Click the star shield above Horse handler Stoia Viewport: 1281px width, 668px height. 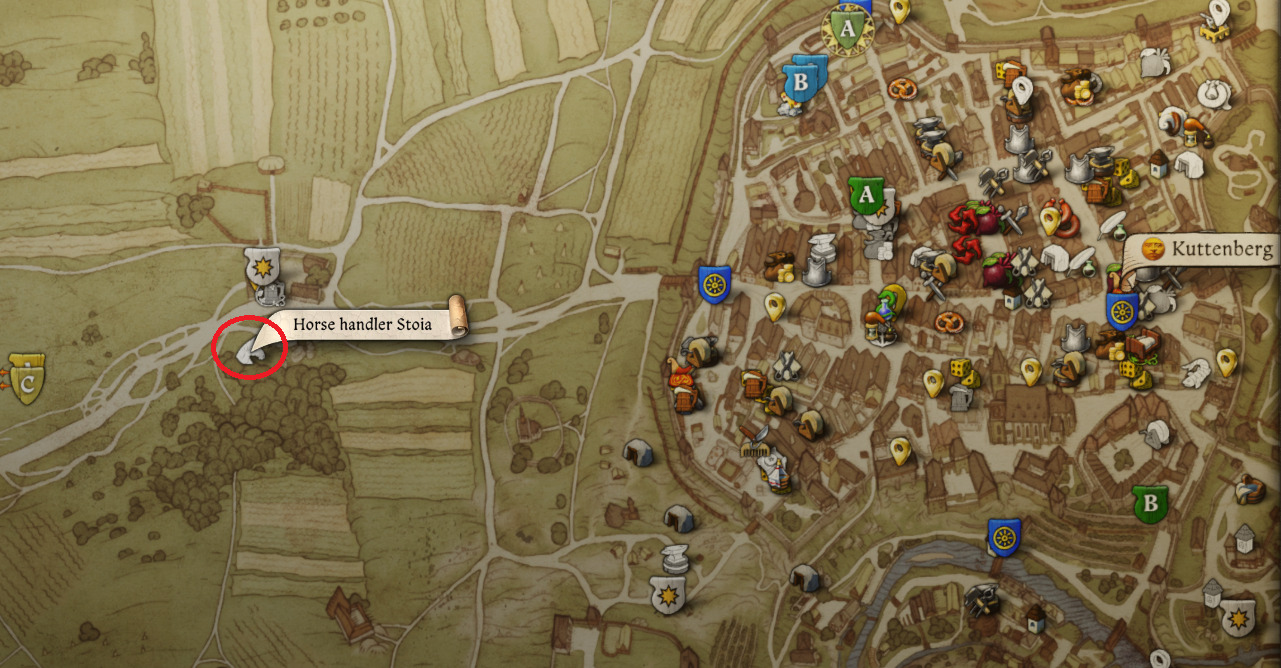point(262,267)
